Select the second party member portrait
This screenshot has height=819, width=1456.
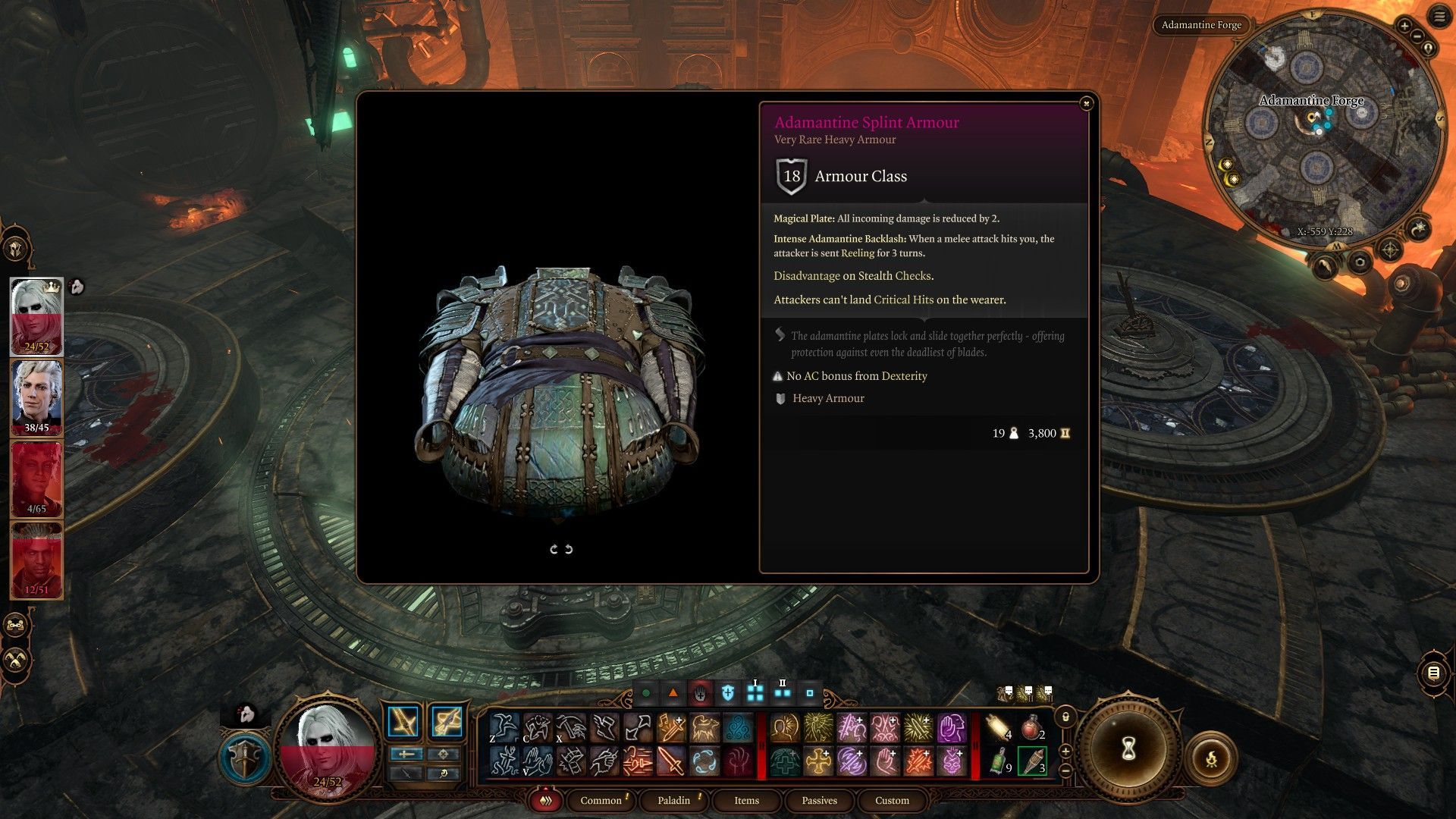tap(36, 397)
